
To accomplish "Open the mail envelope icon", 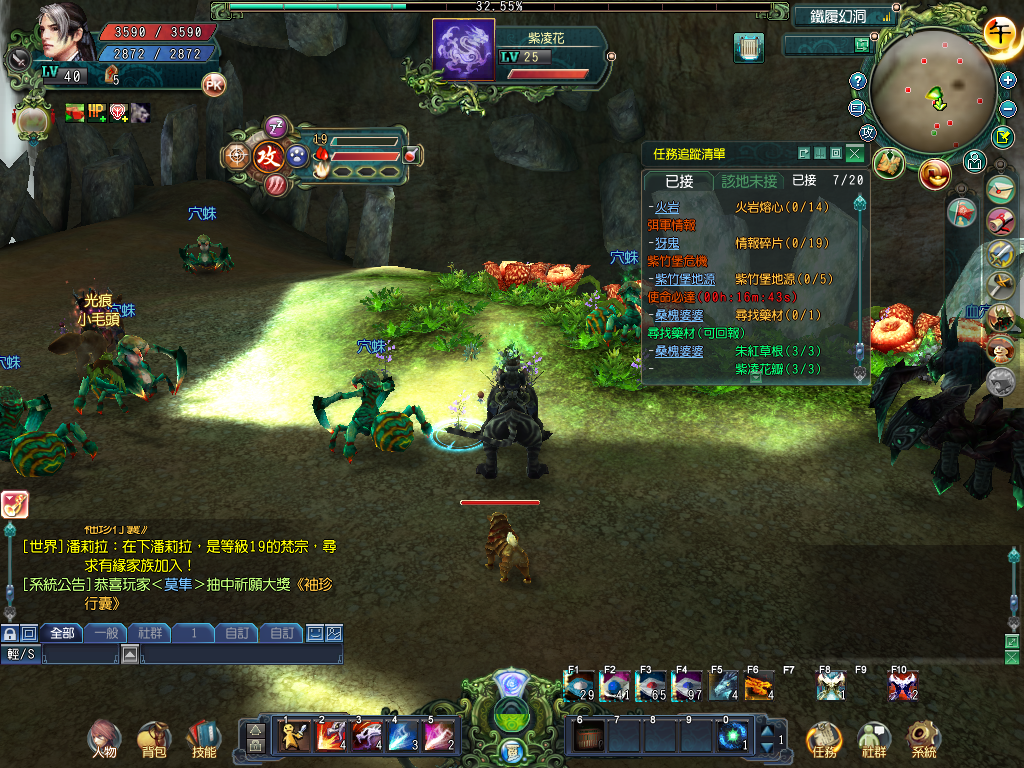I will pos(1000,188).
